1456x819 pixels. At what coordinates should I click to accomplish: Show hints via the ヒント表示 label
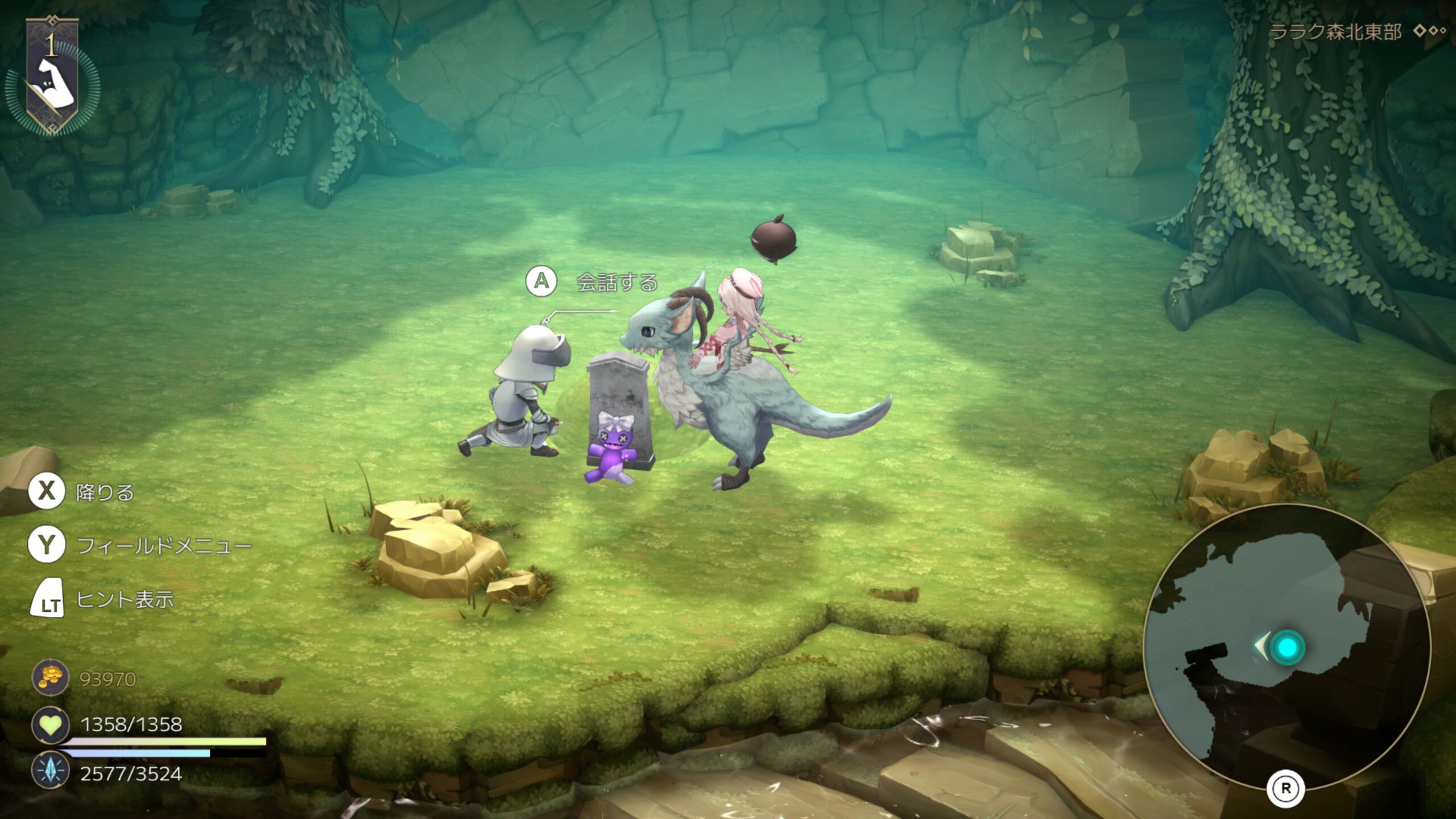click(125, 599)
